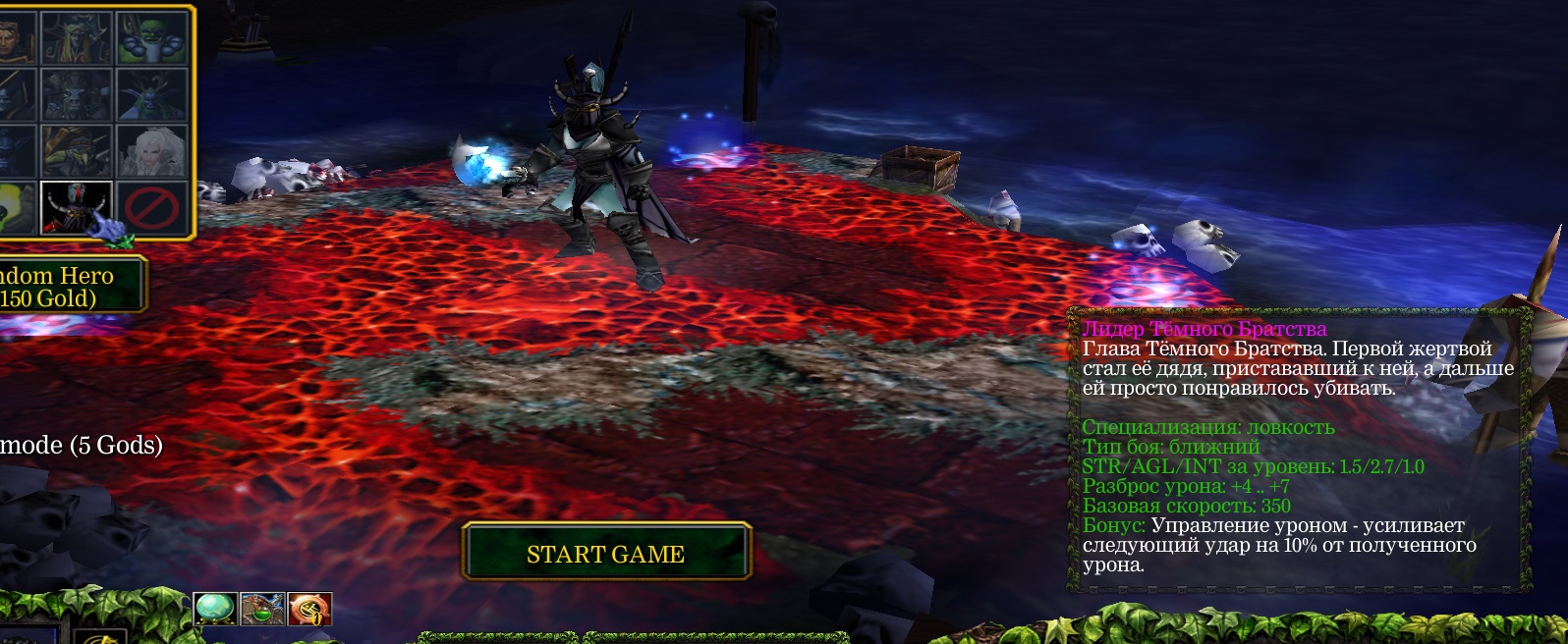Select the green orc hero with blue gauntlets
This screenshot has width=1568, height=644.
tap(152, 37)
